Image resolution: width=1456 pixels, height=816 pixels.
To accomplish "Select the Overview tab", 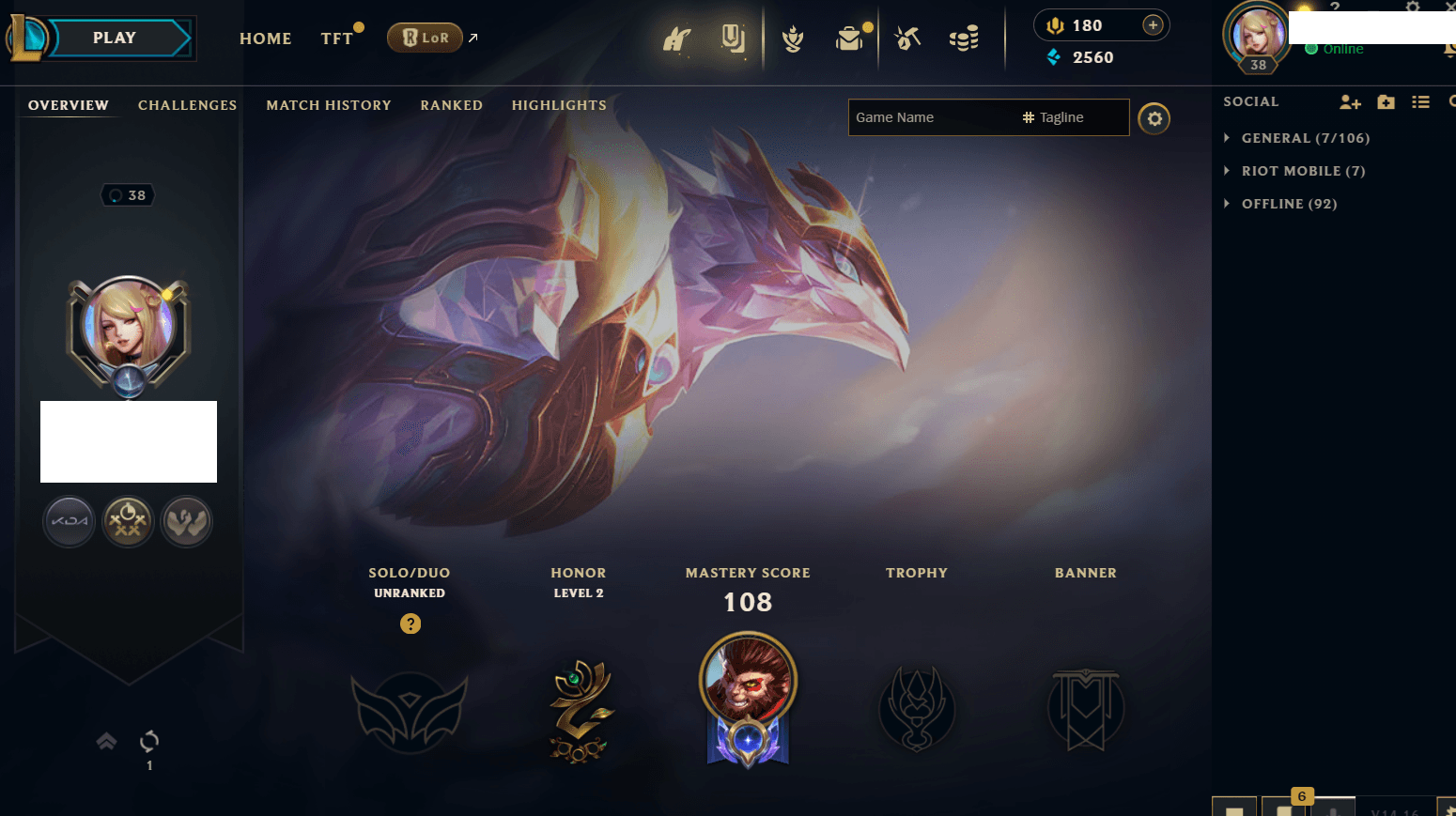I will click(69, 105).
